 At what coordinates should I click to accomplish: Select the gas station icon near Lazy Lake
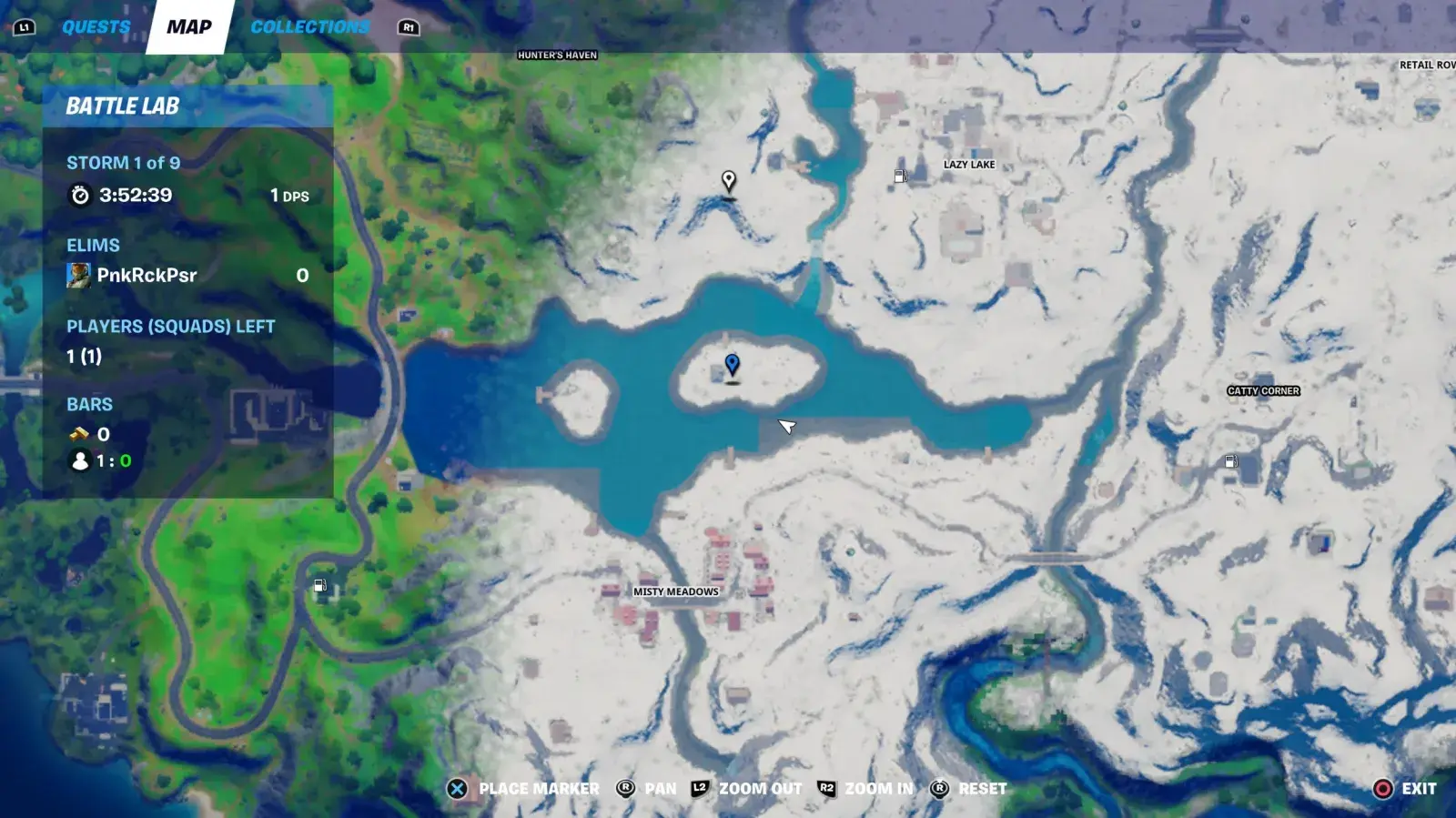(900, 177)
